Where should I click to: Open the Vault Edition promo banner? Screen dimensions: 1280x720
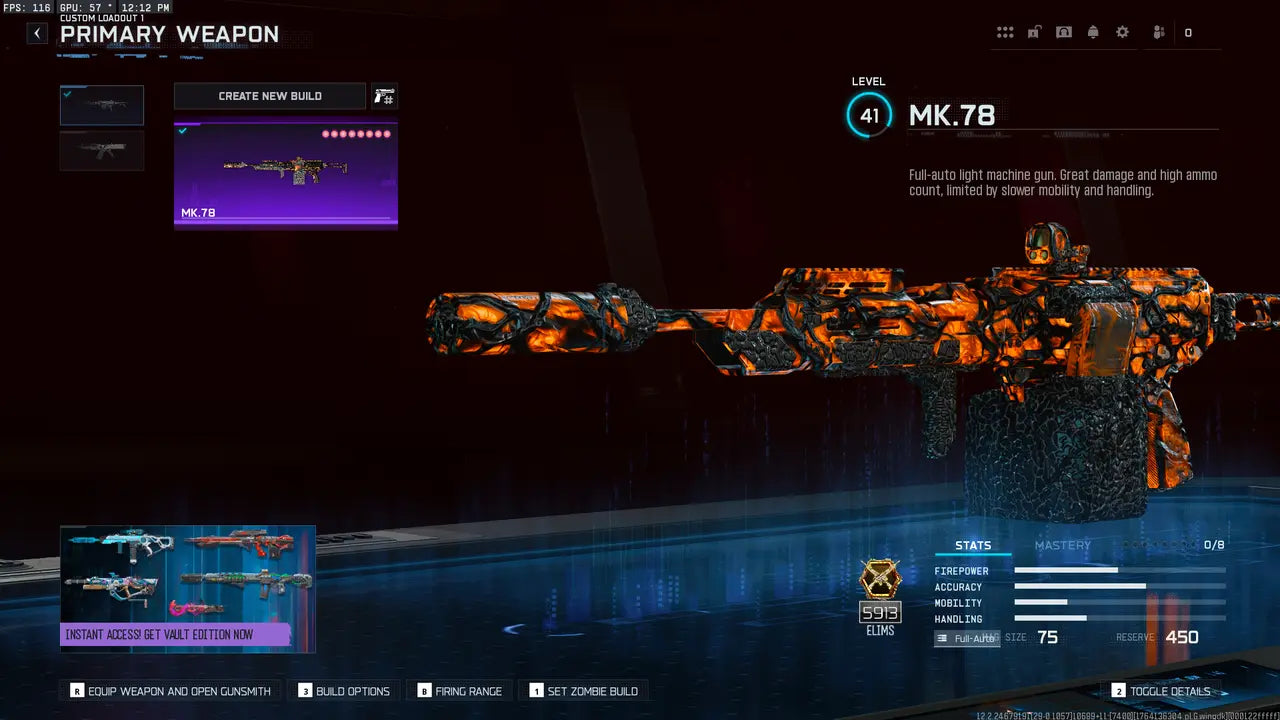click(188, 589)
